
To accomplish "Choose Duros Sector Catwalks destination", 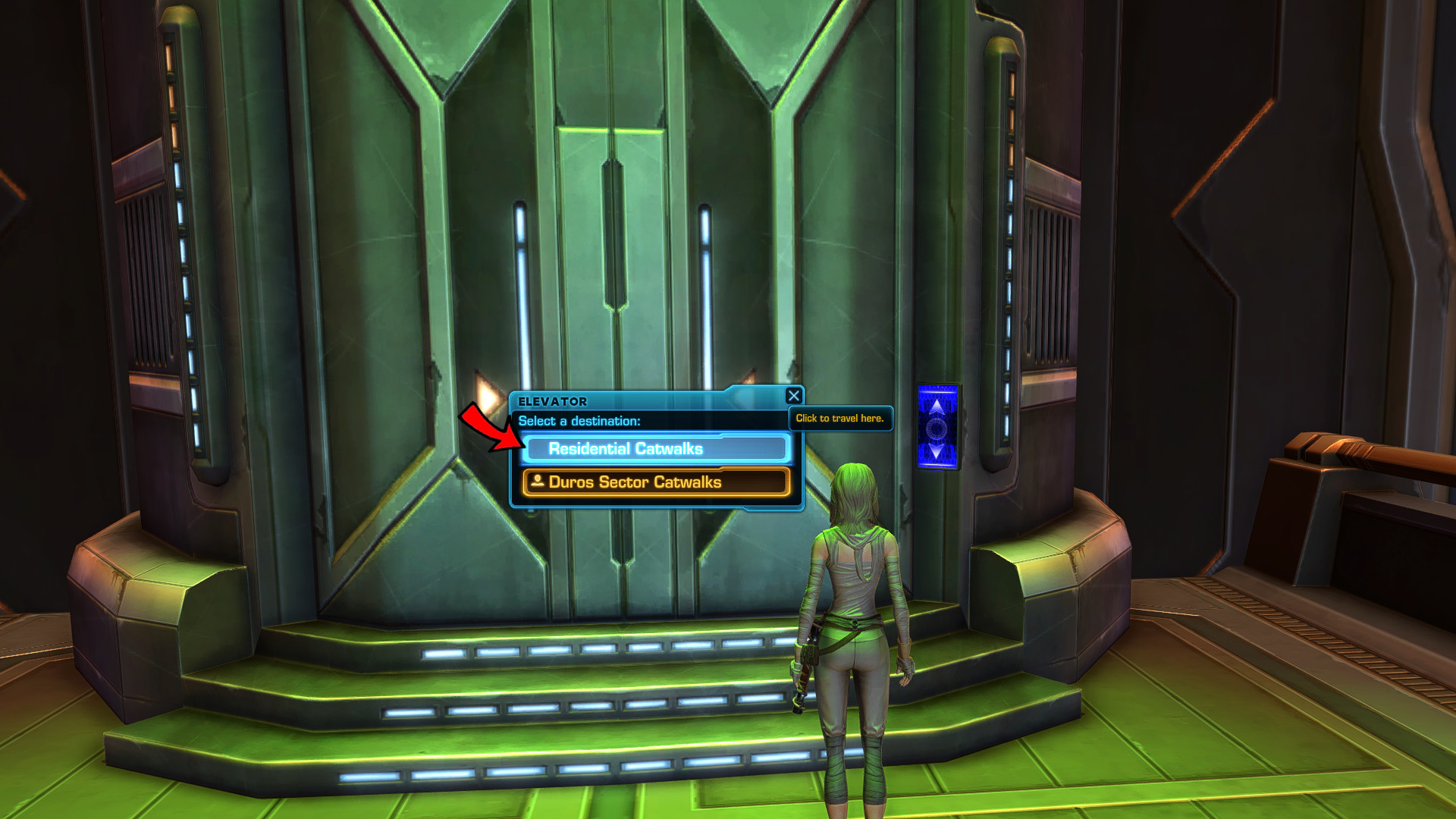I will pyautogui.click(x=657, y=482).
